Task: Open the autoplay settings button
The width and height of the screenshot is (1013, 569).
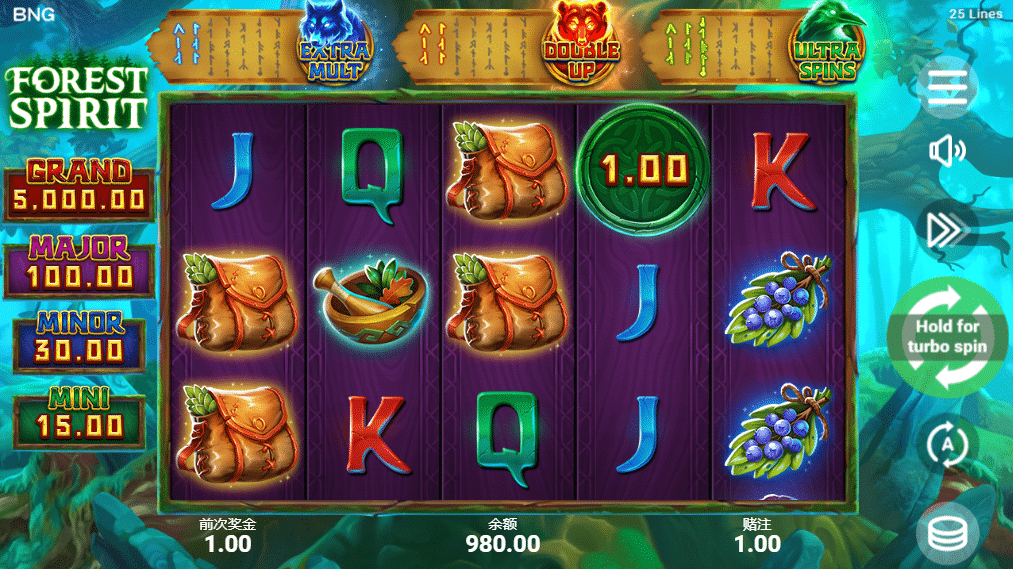Action: tap(947, 443)
